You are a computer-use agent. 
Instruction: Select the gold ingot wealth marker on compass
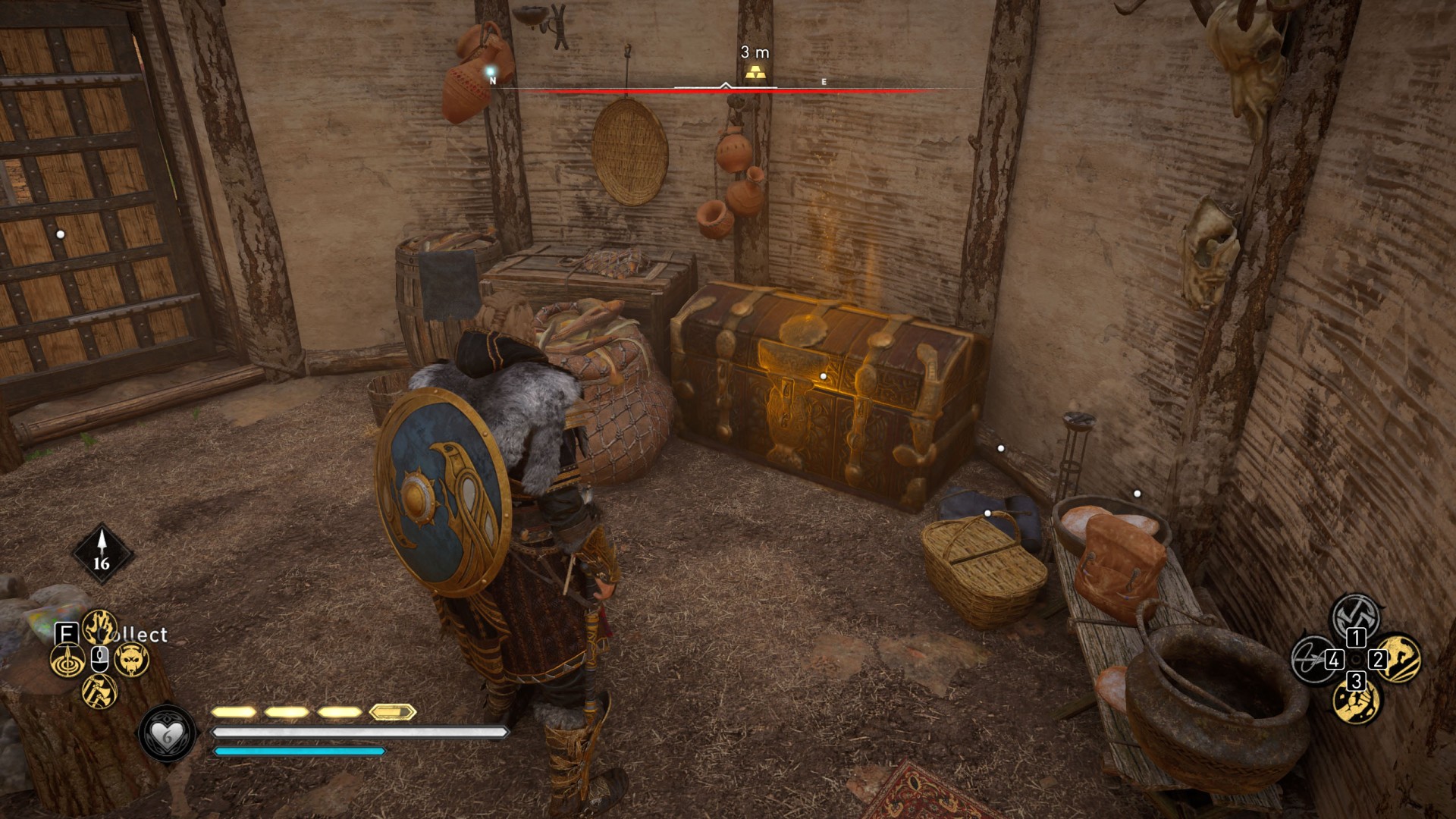coord(755,73)
